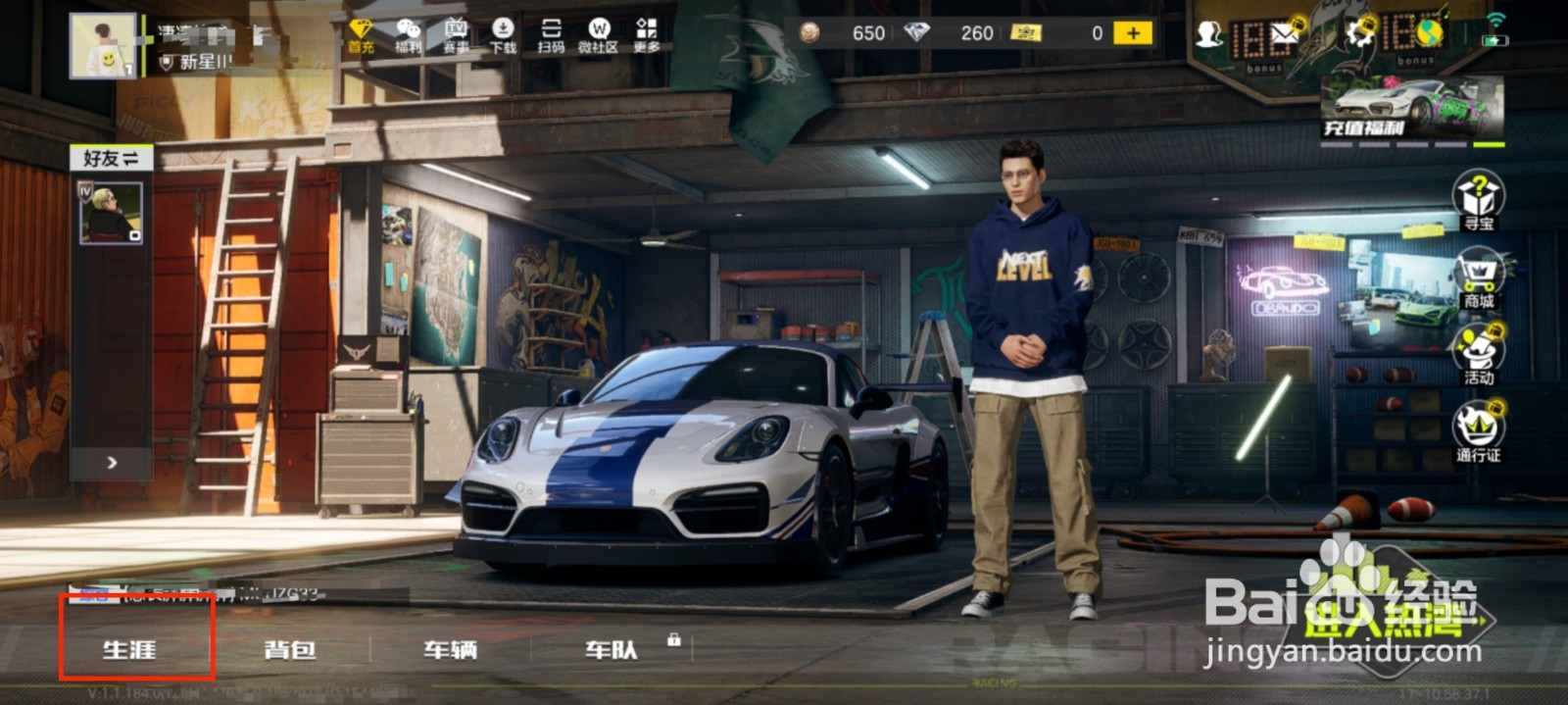
Task: Open the 寻宝 treasure hunt icon
Action: click(1479, 200)
